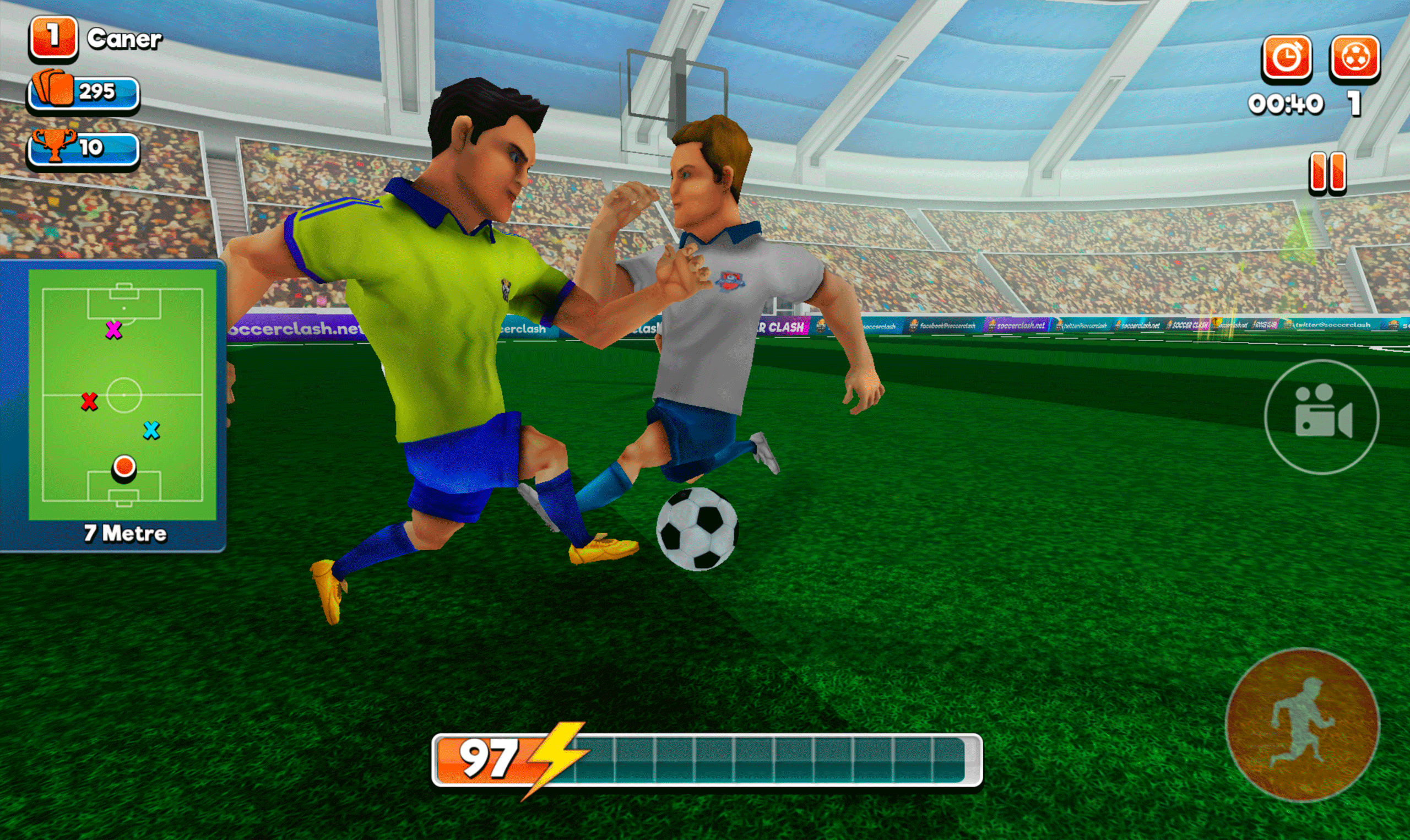
Task: Click the level 1 badge beside Caner
Action: tap(53, 37)
